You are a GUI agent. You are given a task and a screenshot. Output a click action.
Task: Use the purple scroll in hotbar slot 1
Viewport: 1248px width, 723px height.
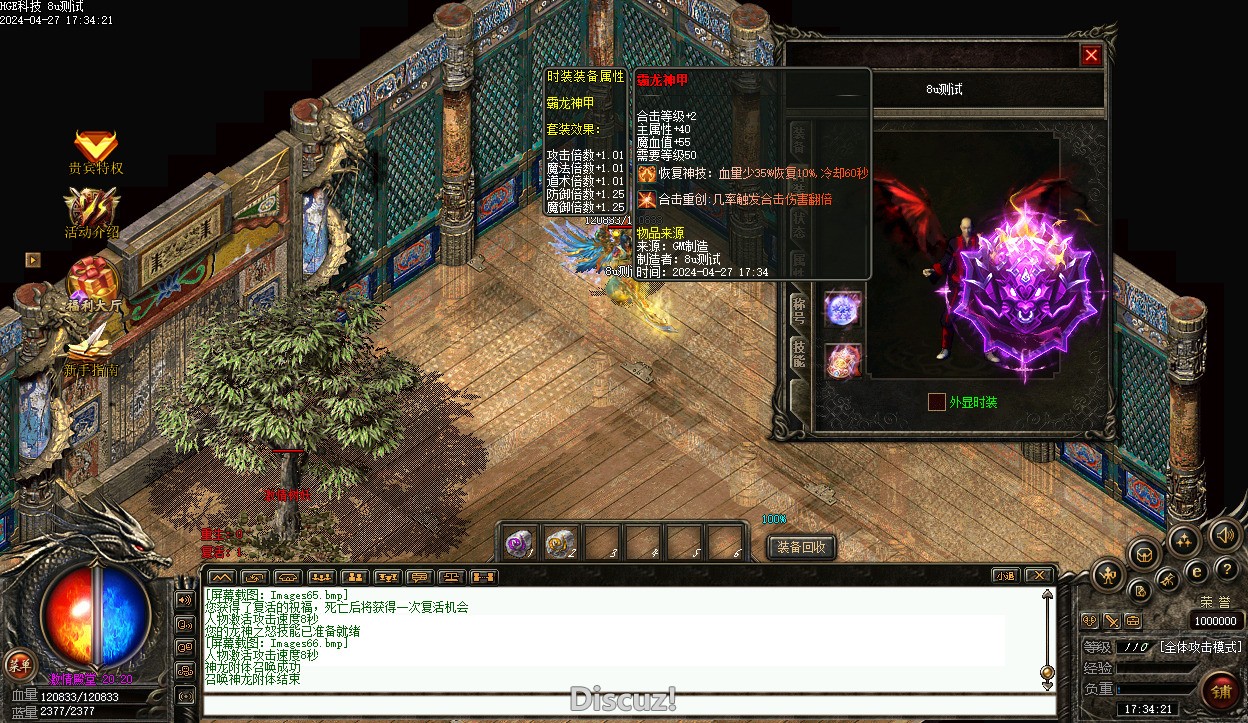point(518,543)
